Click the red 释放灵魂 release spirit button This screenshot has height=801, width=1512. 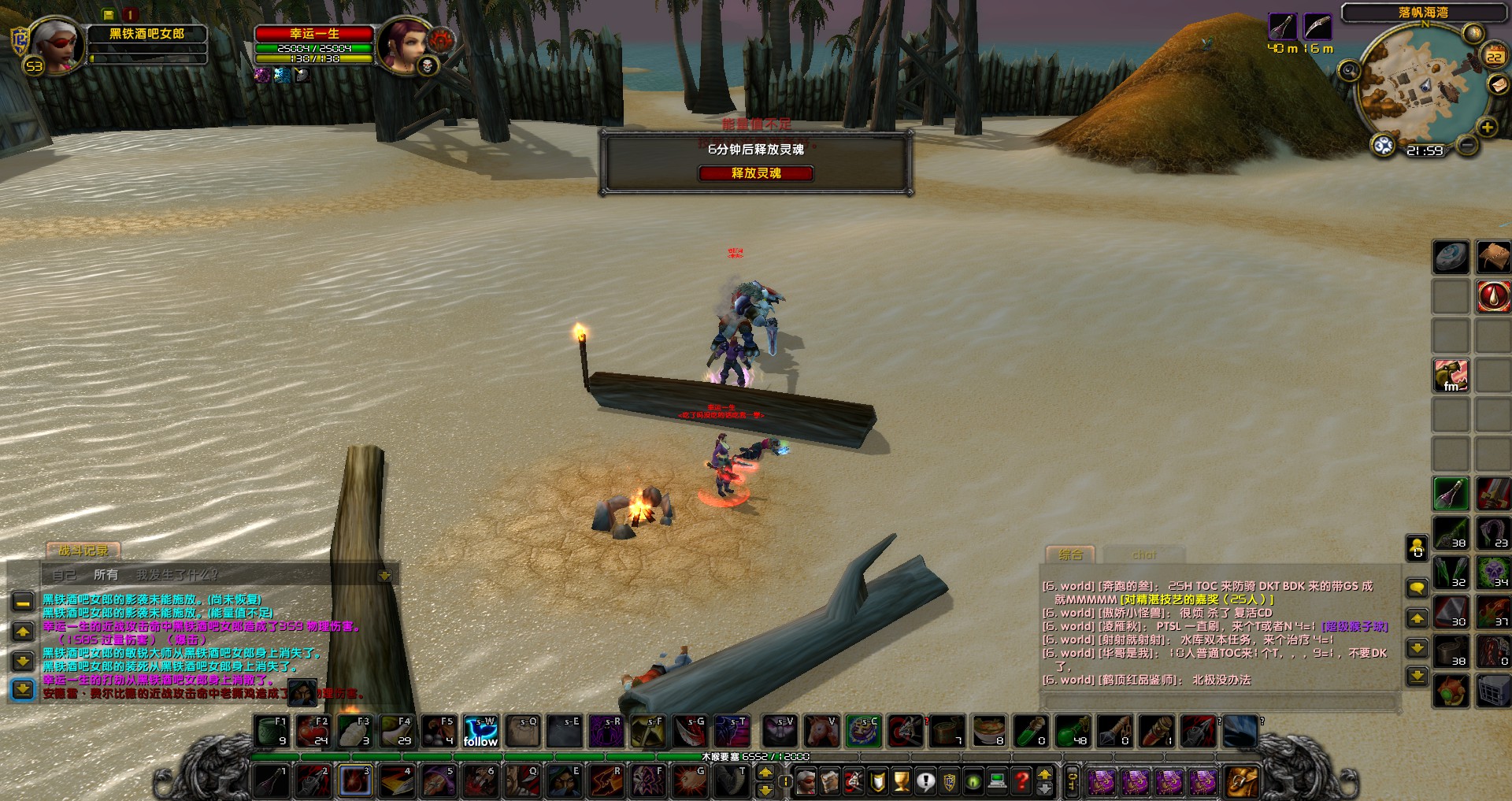click(755, 173)
